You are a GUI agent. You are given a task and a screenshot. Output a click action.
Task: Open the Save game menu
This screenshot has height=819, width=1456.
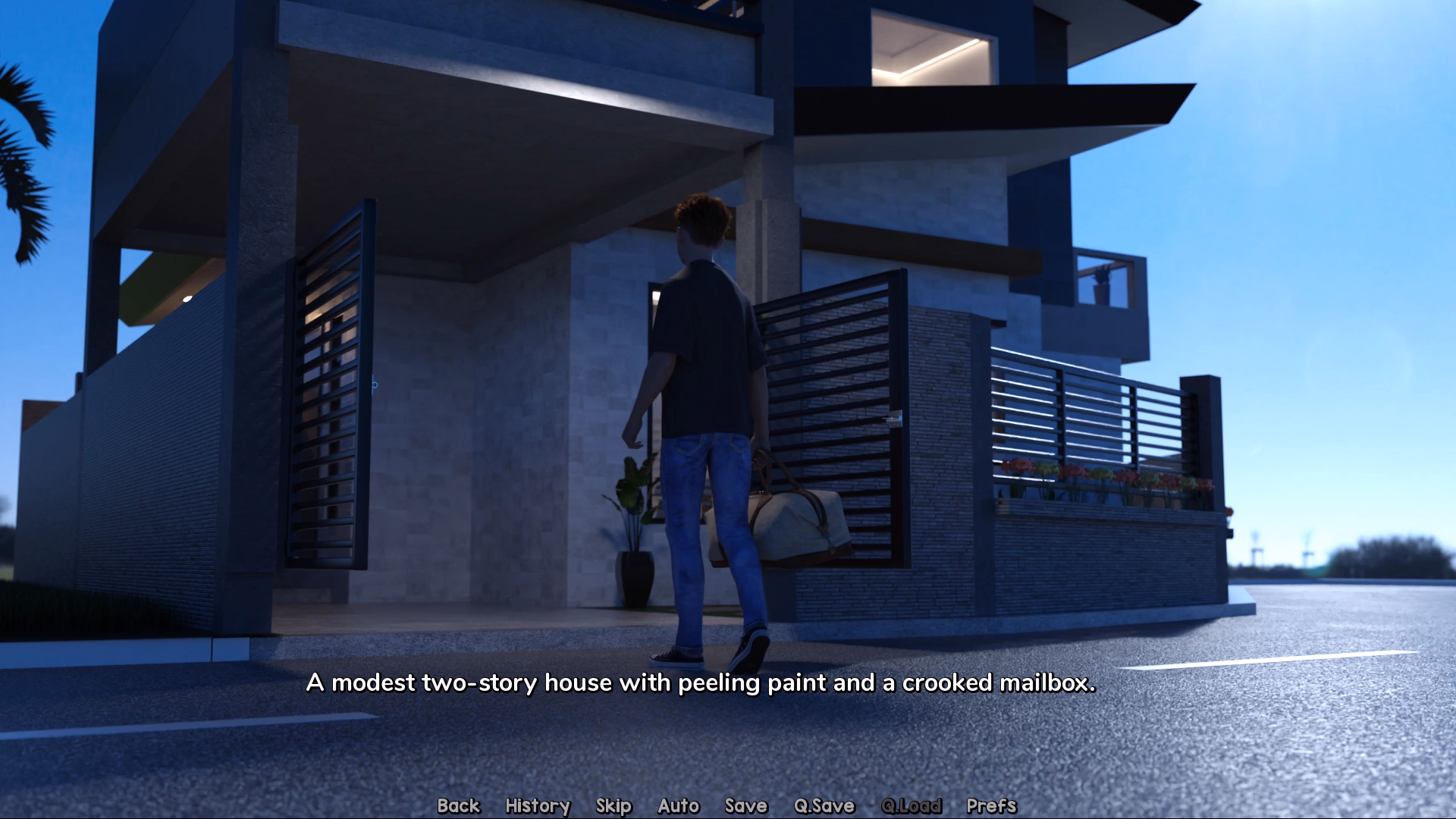pyautogui.click(x=746, y=805)
